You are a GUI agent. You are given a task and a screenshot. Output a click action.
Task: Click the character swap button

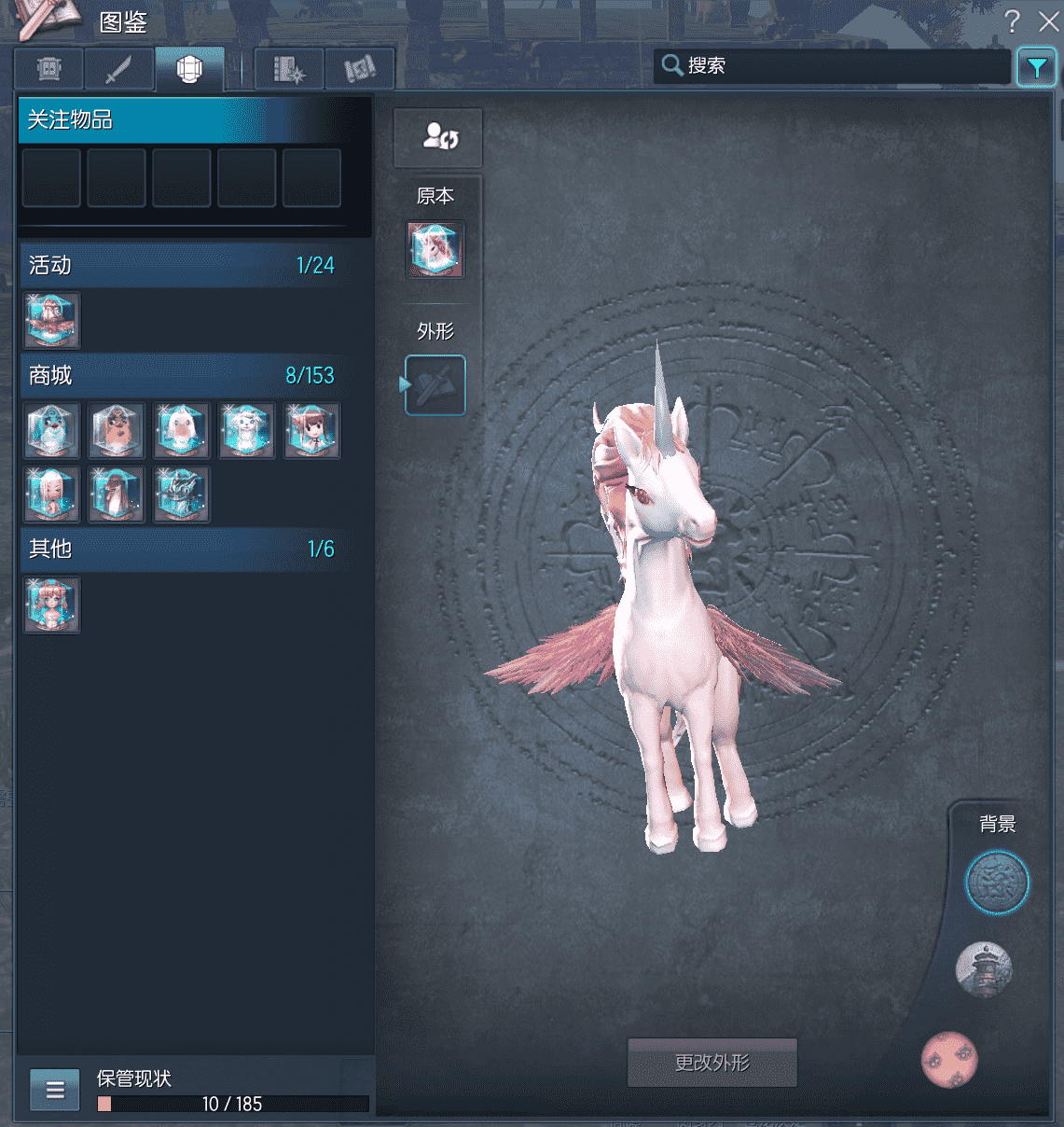pyautogui.click(x=438, y=137)
